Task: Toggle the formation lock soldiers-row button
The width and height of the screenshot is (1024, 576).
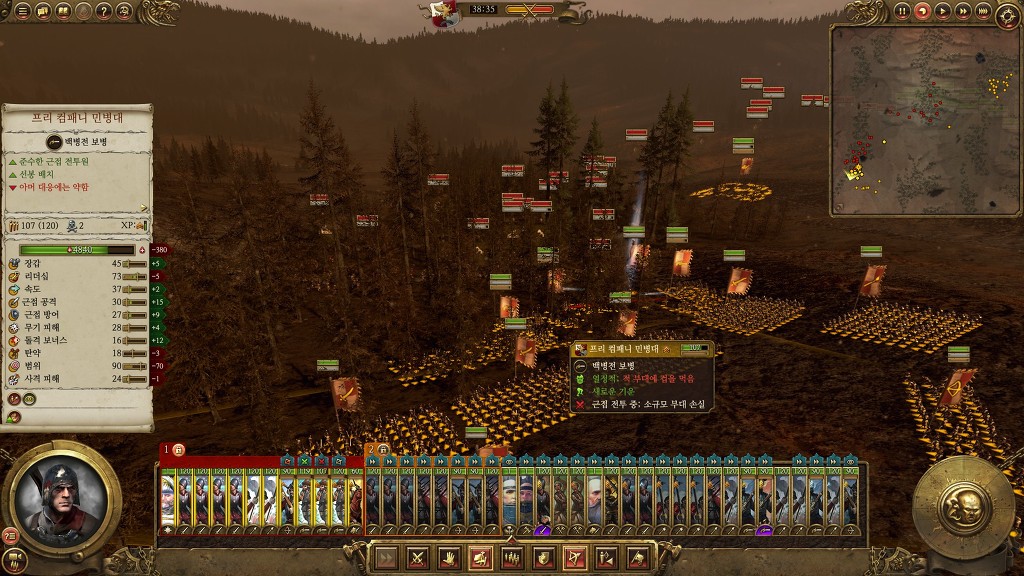Action: 511,558
